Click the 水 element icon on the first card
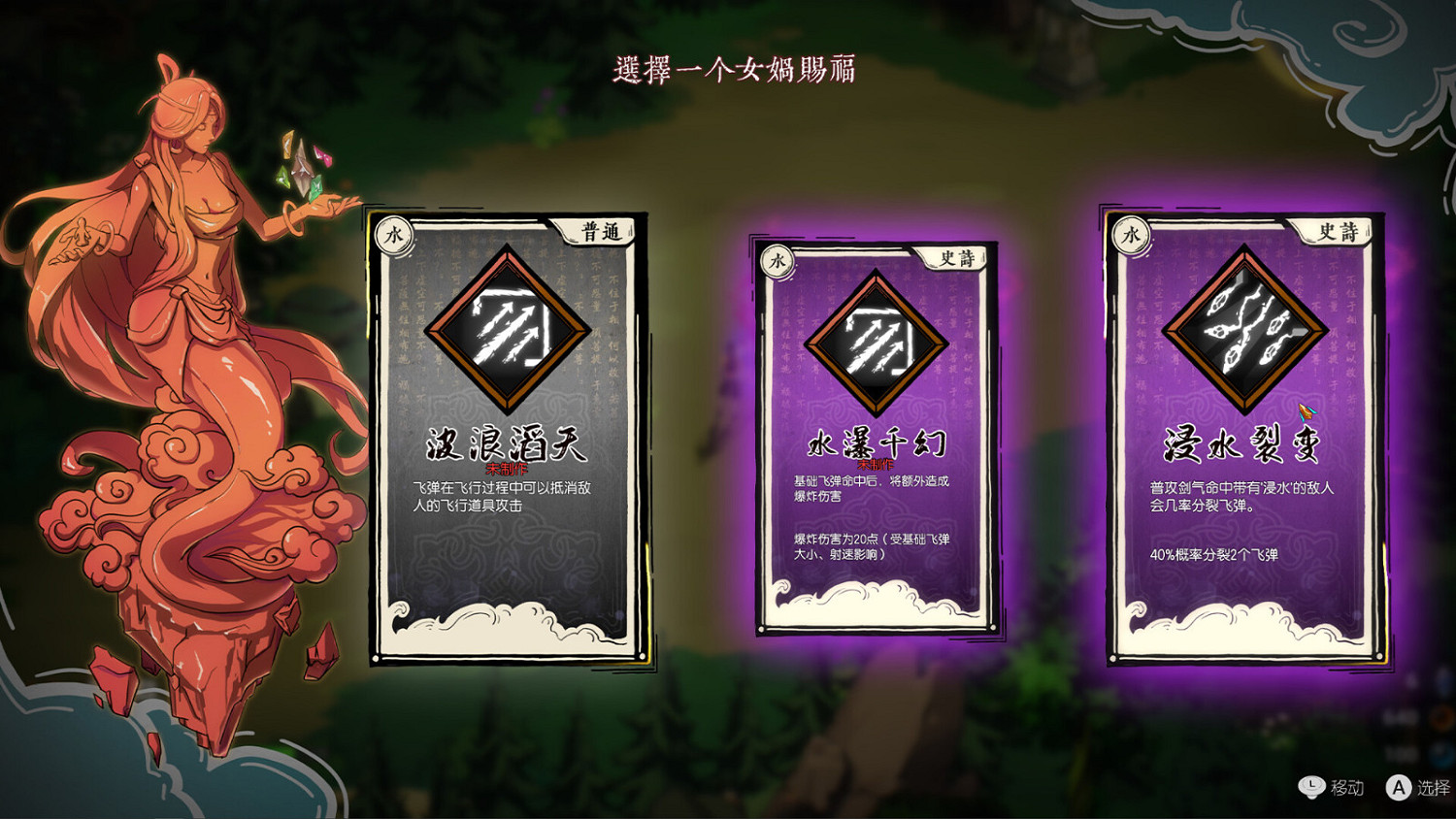The width and height of the screenshot is (1456, 819). tap(391, 236)
